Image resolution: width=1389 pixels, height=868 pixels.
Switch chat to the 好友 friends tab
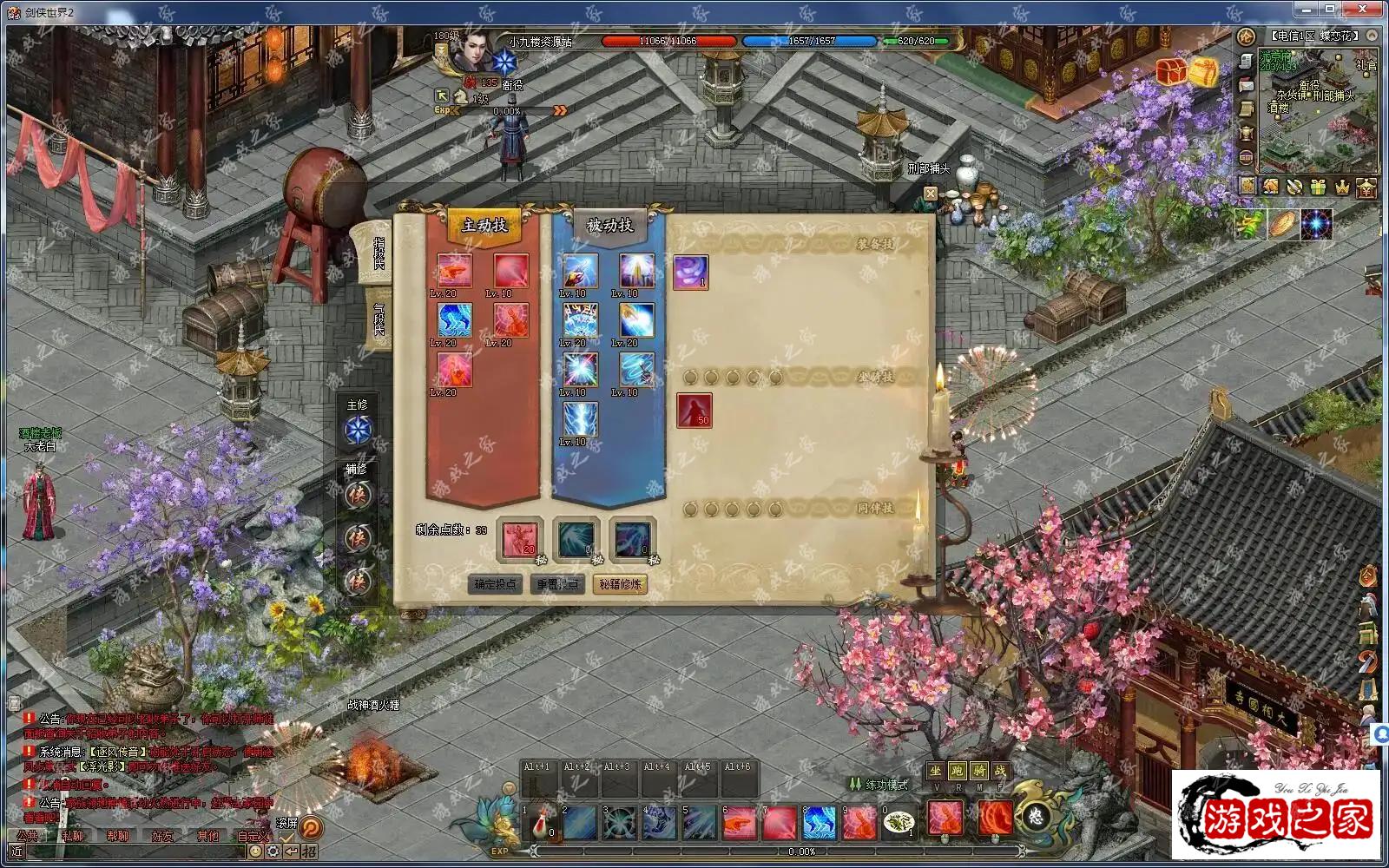click(162, 836)
